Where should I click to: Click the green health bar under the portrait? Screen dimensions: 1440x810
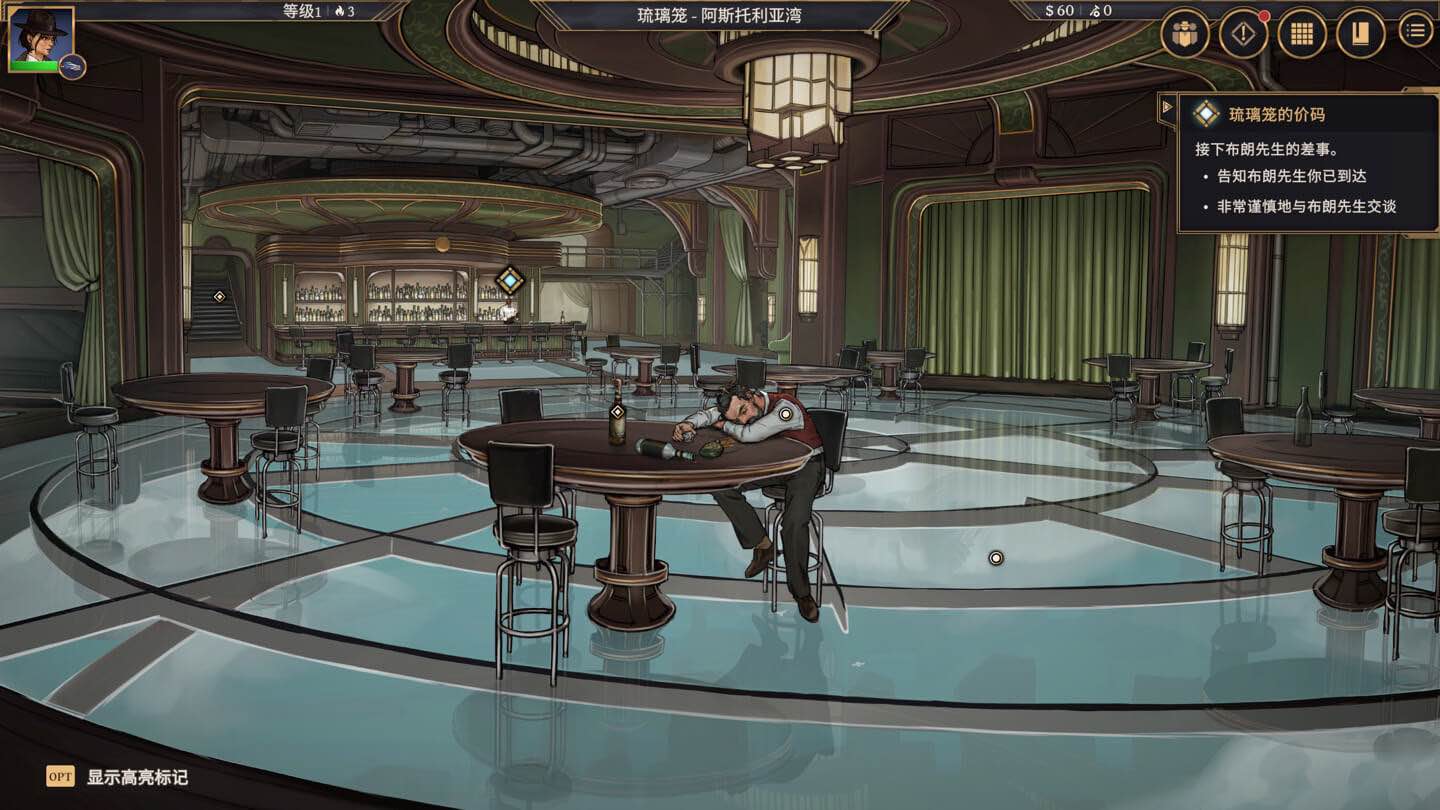33,66
